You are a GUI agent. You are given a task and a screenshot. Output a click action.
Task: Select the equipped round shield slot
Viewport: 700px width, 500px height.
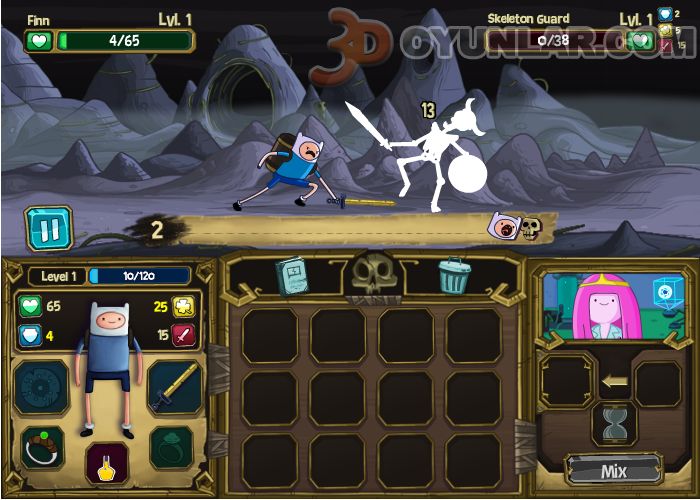pyautogui.click(x=41, y=386)
